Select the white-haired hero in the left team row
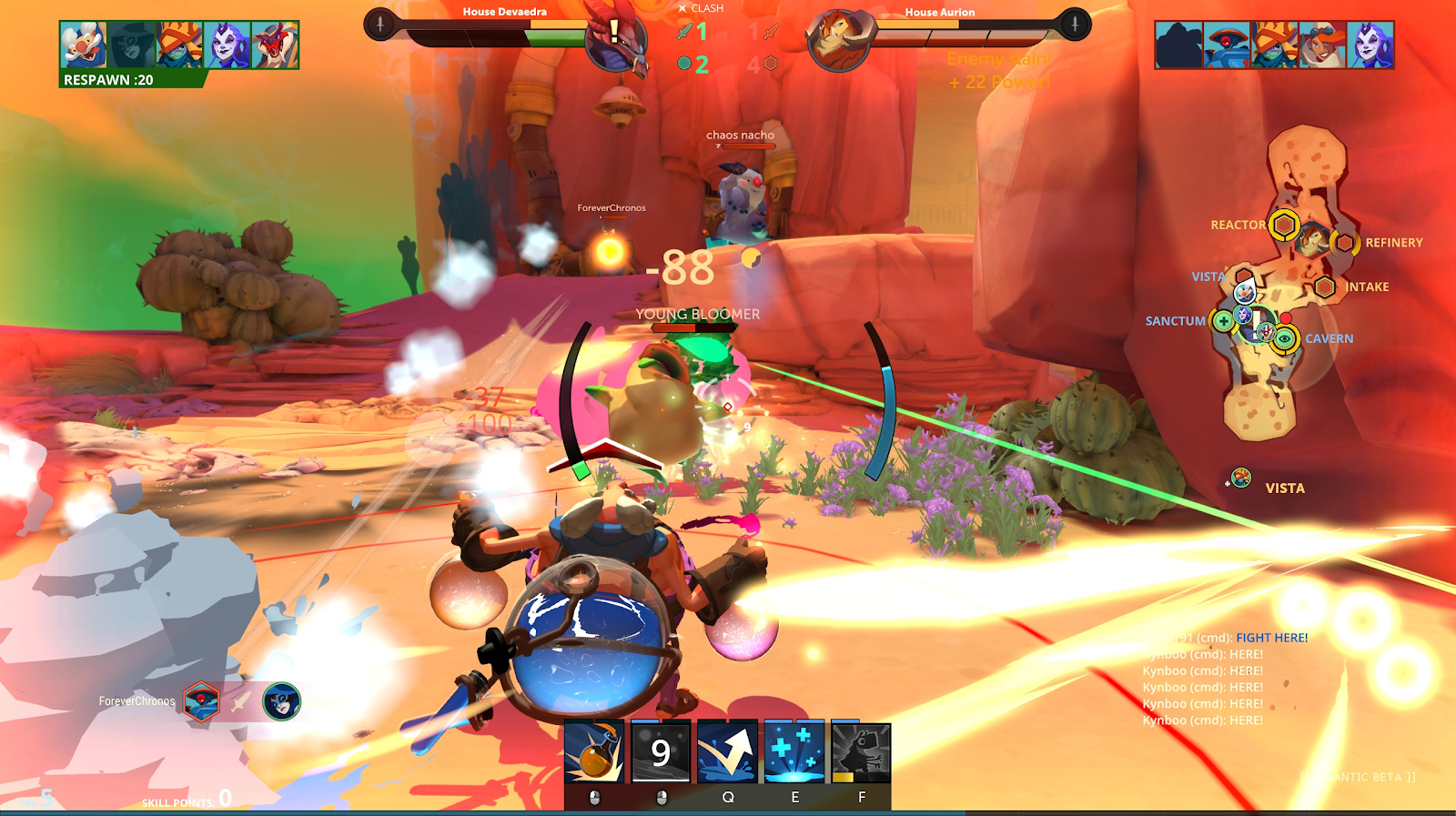The width and height of the screenshot is (1456, 816). pos(84,45)
